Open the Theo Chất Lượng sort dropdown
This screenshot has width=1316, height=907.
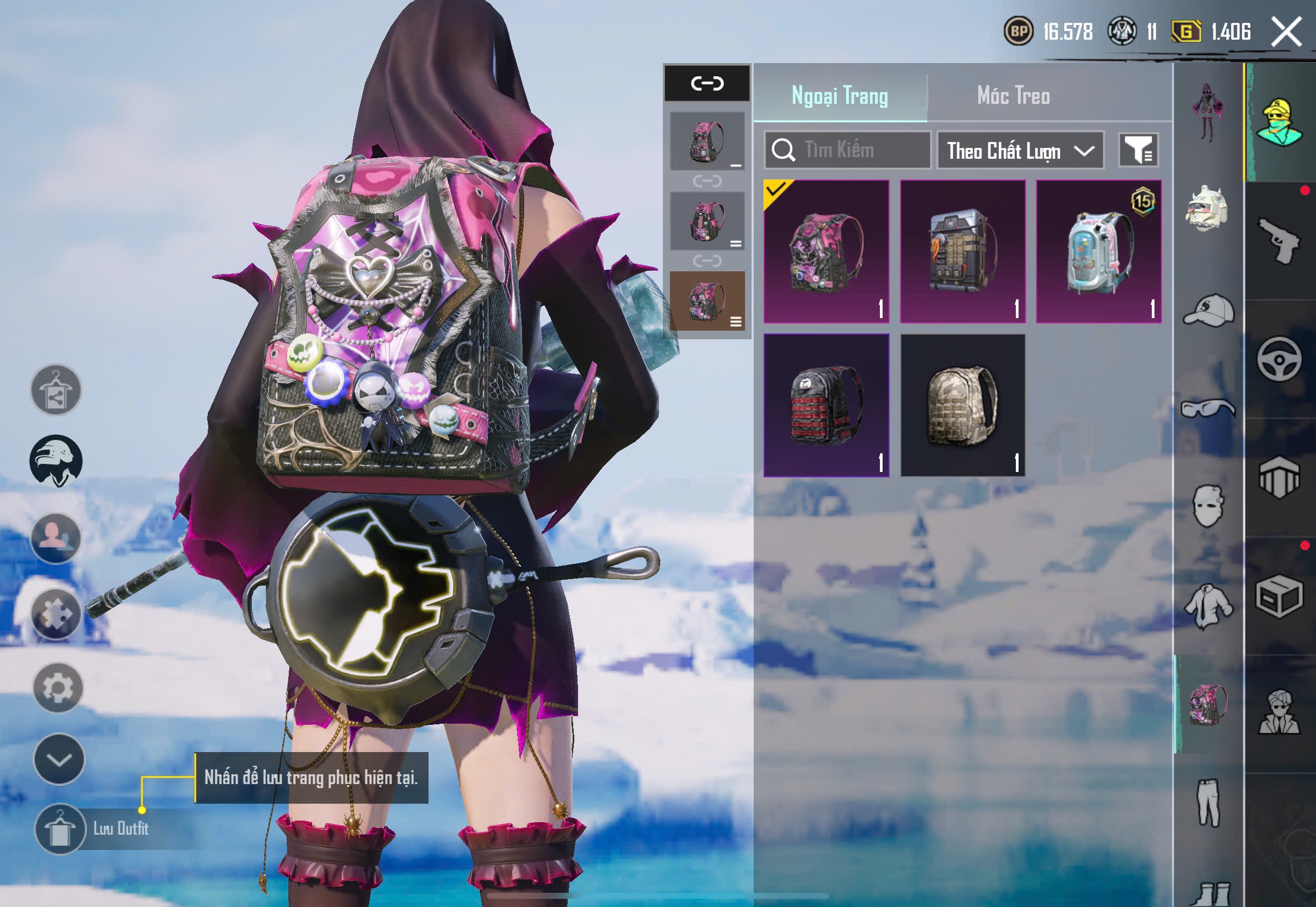point(1020,151)
